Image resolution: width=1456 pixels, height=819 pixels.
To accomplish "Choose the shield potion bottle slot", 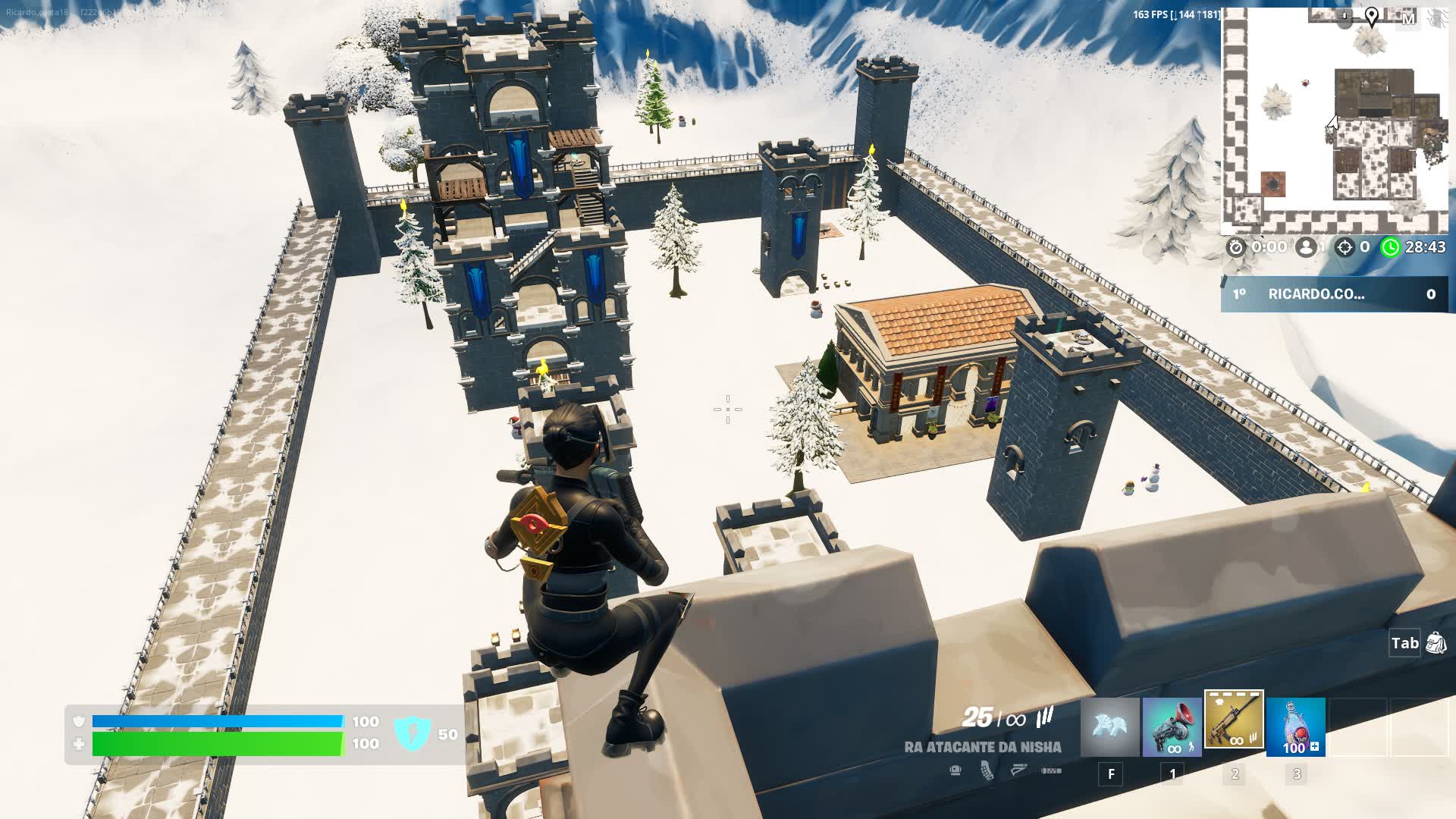I will tap(1296, 727).
